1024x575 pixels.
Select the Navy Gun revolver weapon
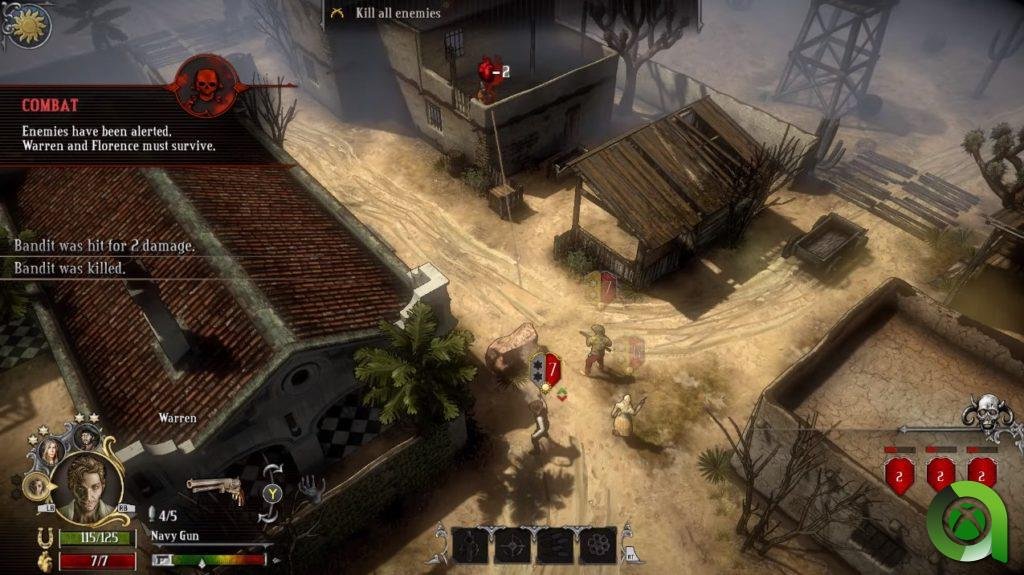click(216, 488)
